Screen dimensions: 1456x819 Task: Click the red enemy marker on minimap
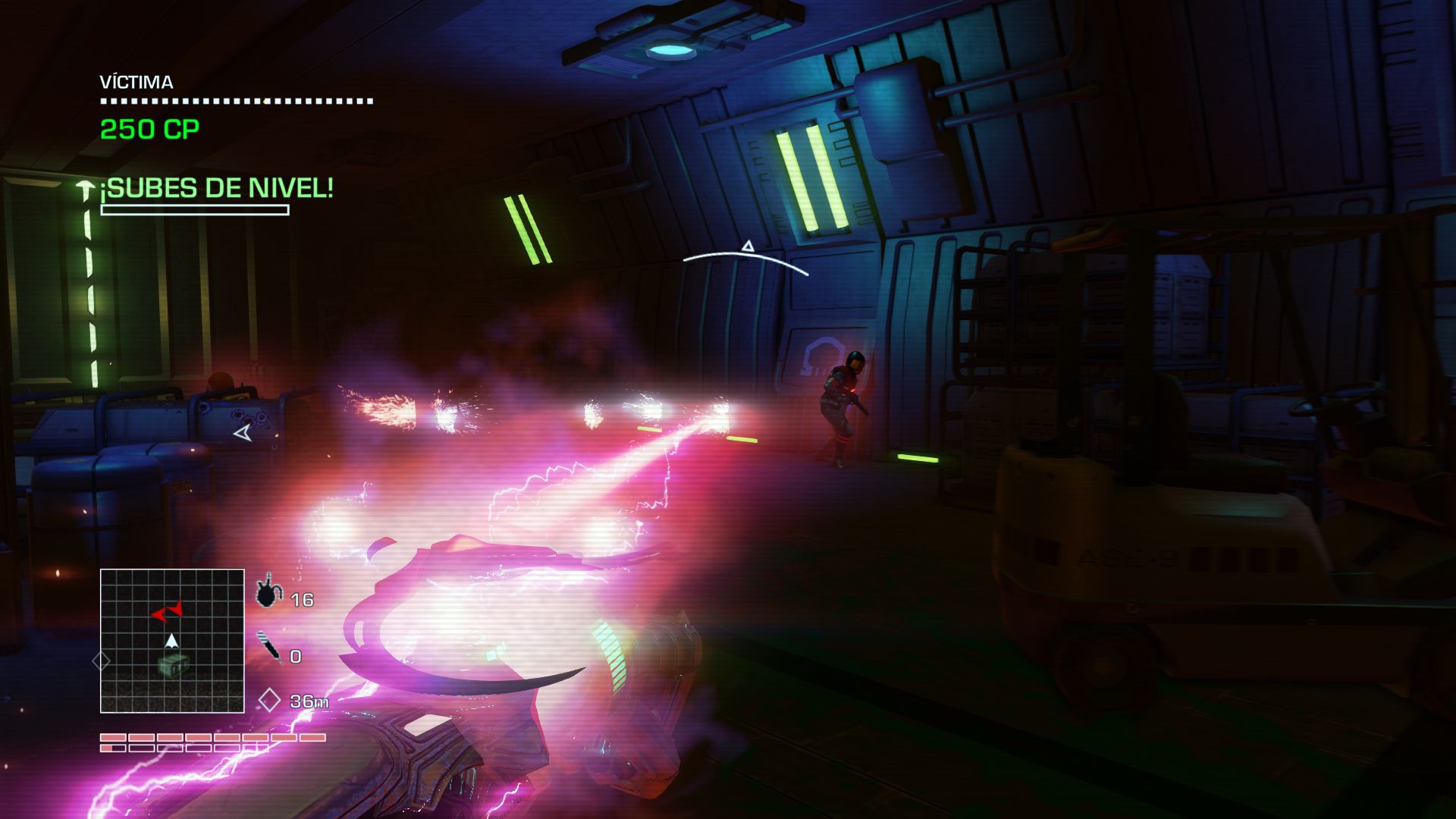(x=167, y=611)
